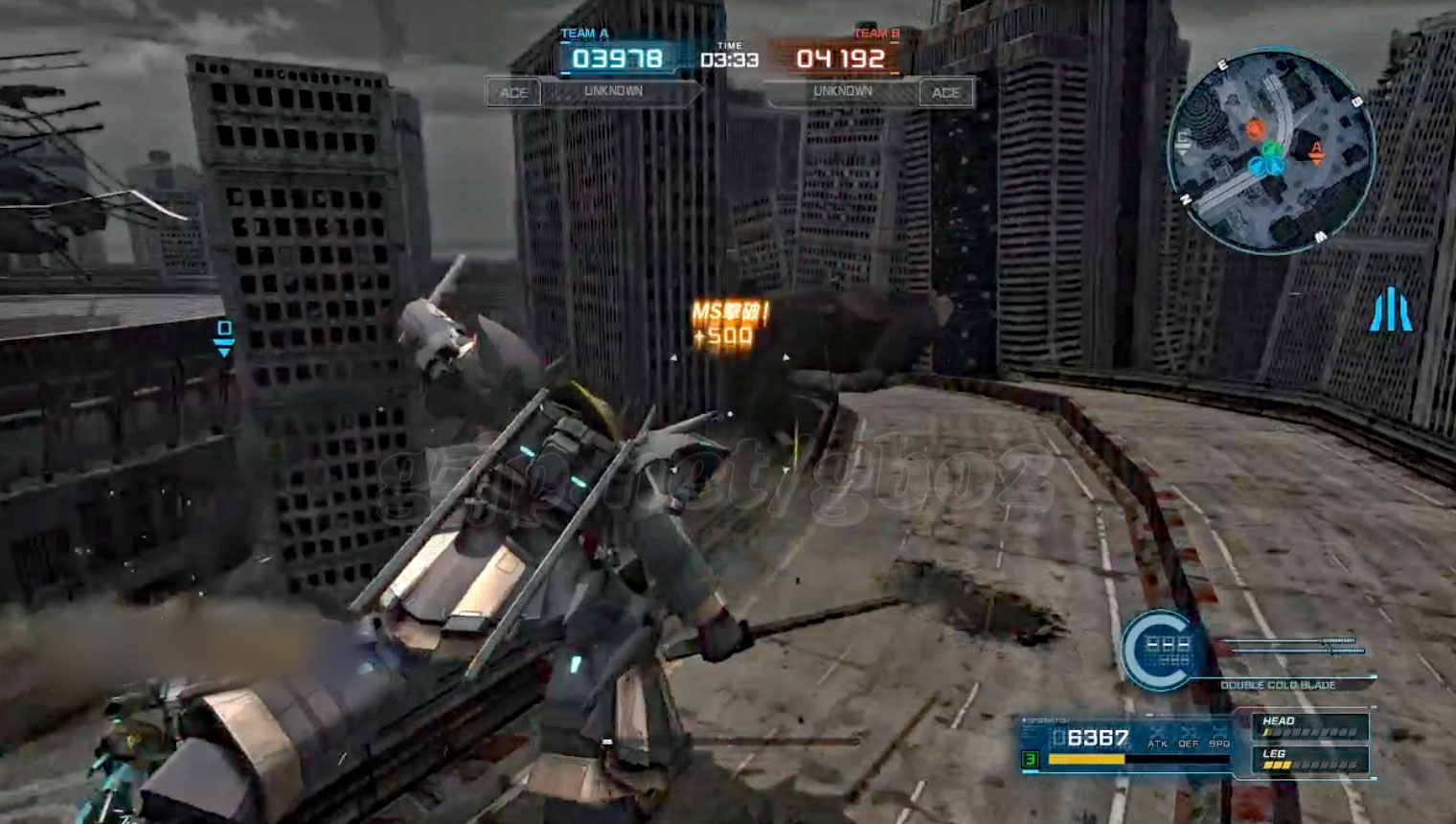The image size is (1456, 824).
Task: Select Team A's ACE panel
Action: coord(513,93)
